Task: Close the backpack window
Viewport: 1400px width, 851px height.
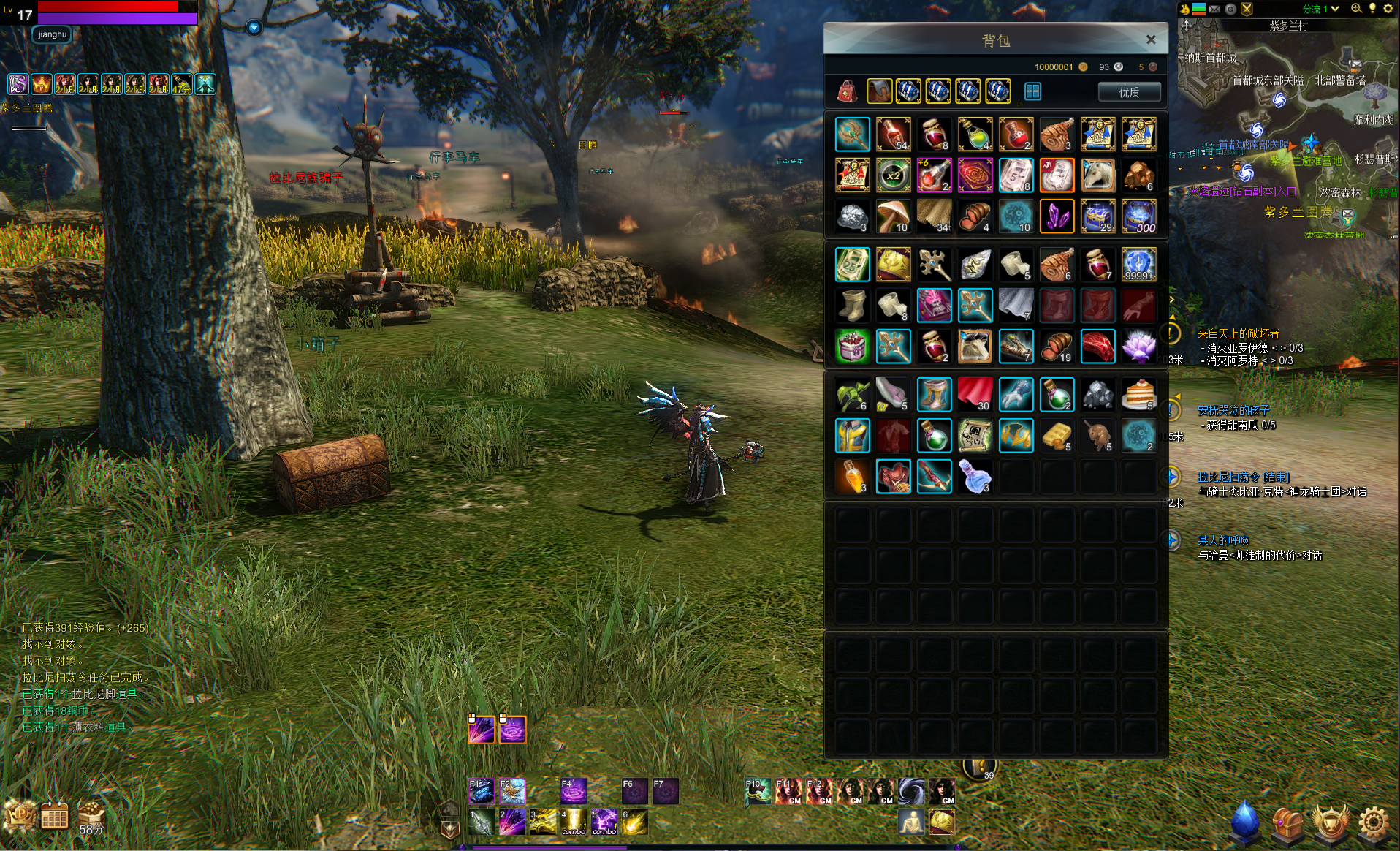Action: coord(1151,39)
